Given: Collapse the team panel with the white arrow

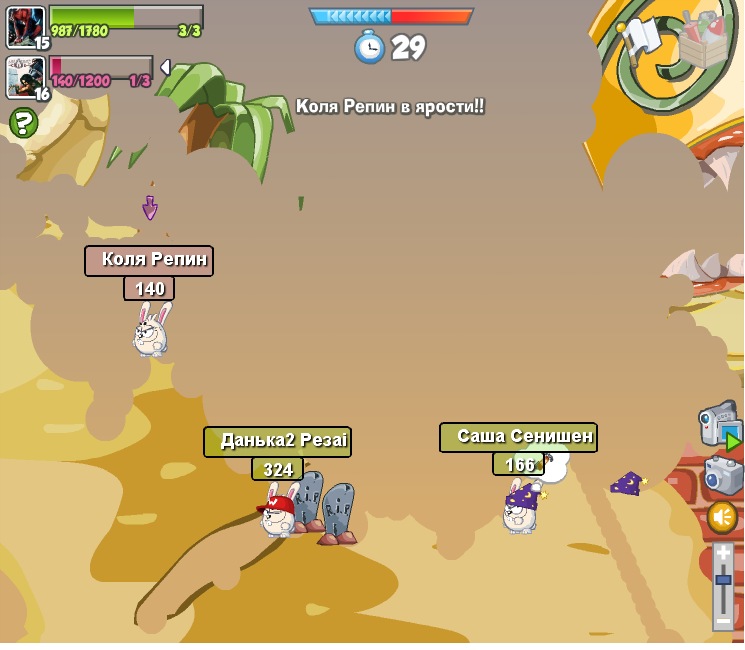Looking at the screenshot, I should click(165, 67).
